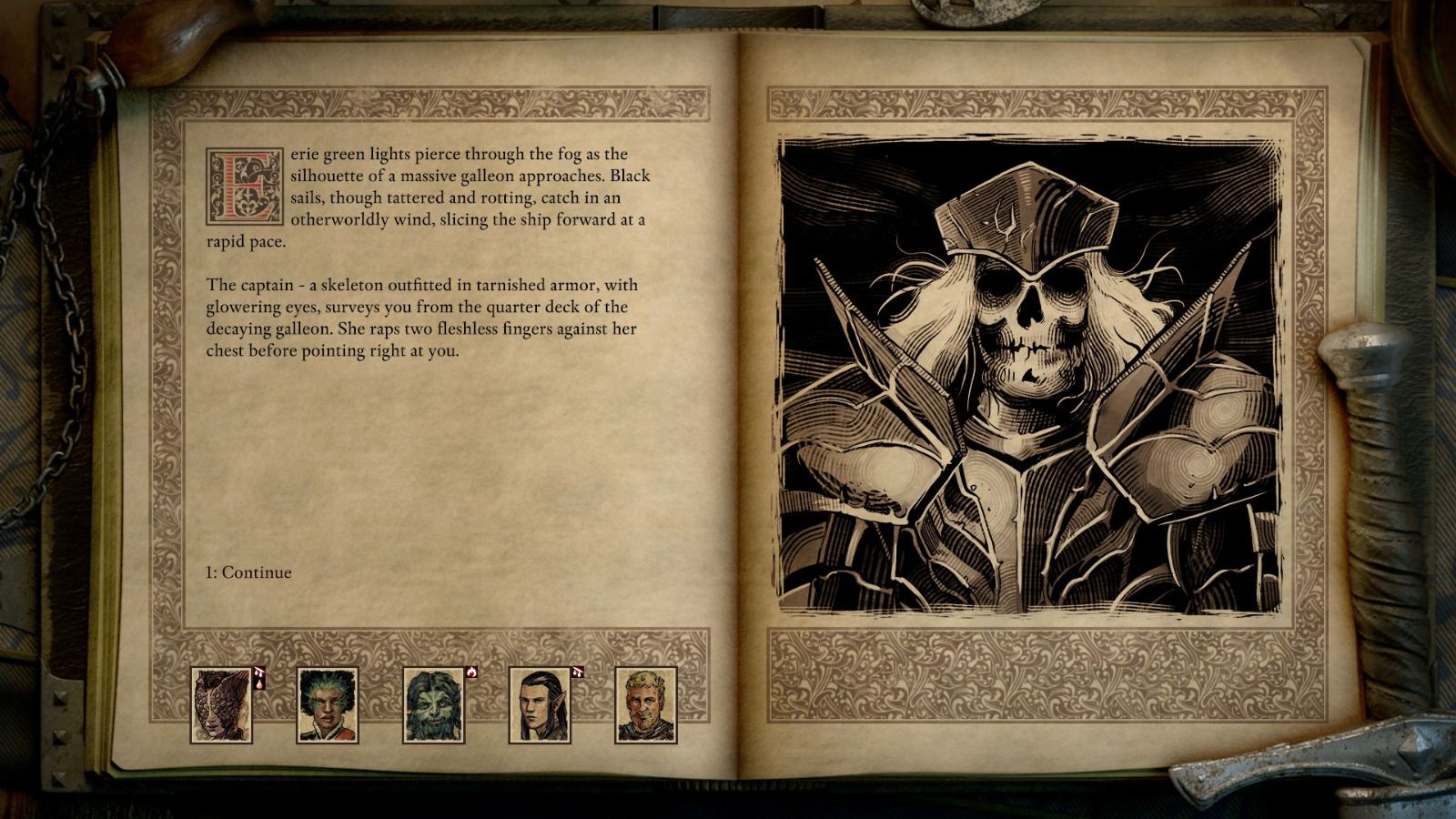Click the wound status icon above Aloth's portrait
The height and width of the screenshot is (819, 1456).
coord(578,671)
